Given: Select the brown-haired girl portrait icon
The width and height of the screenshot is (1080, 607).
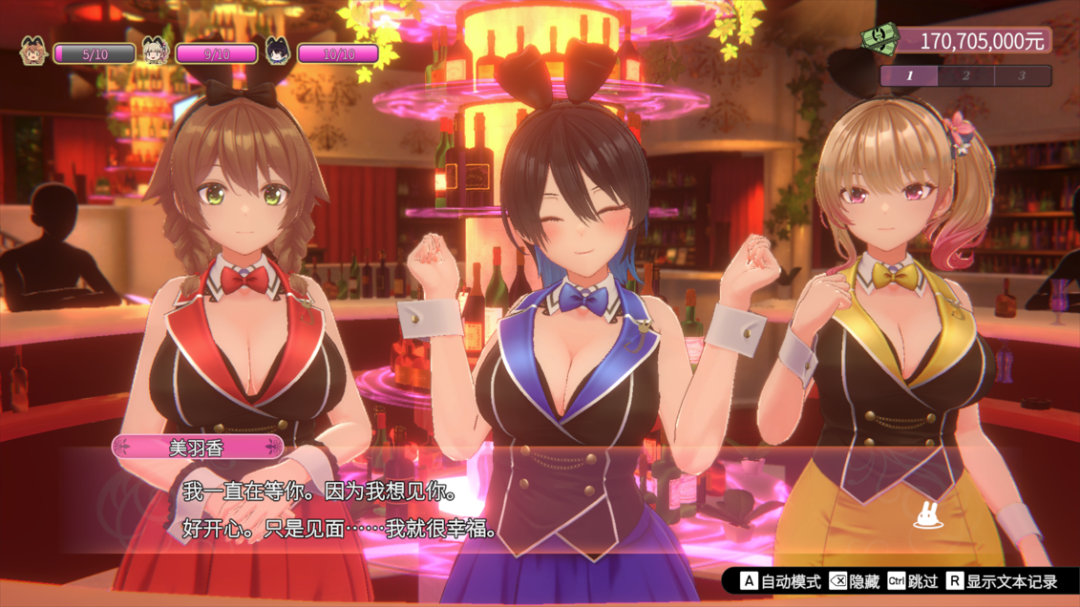Looking at the screenshot, I should click(33, 51).
